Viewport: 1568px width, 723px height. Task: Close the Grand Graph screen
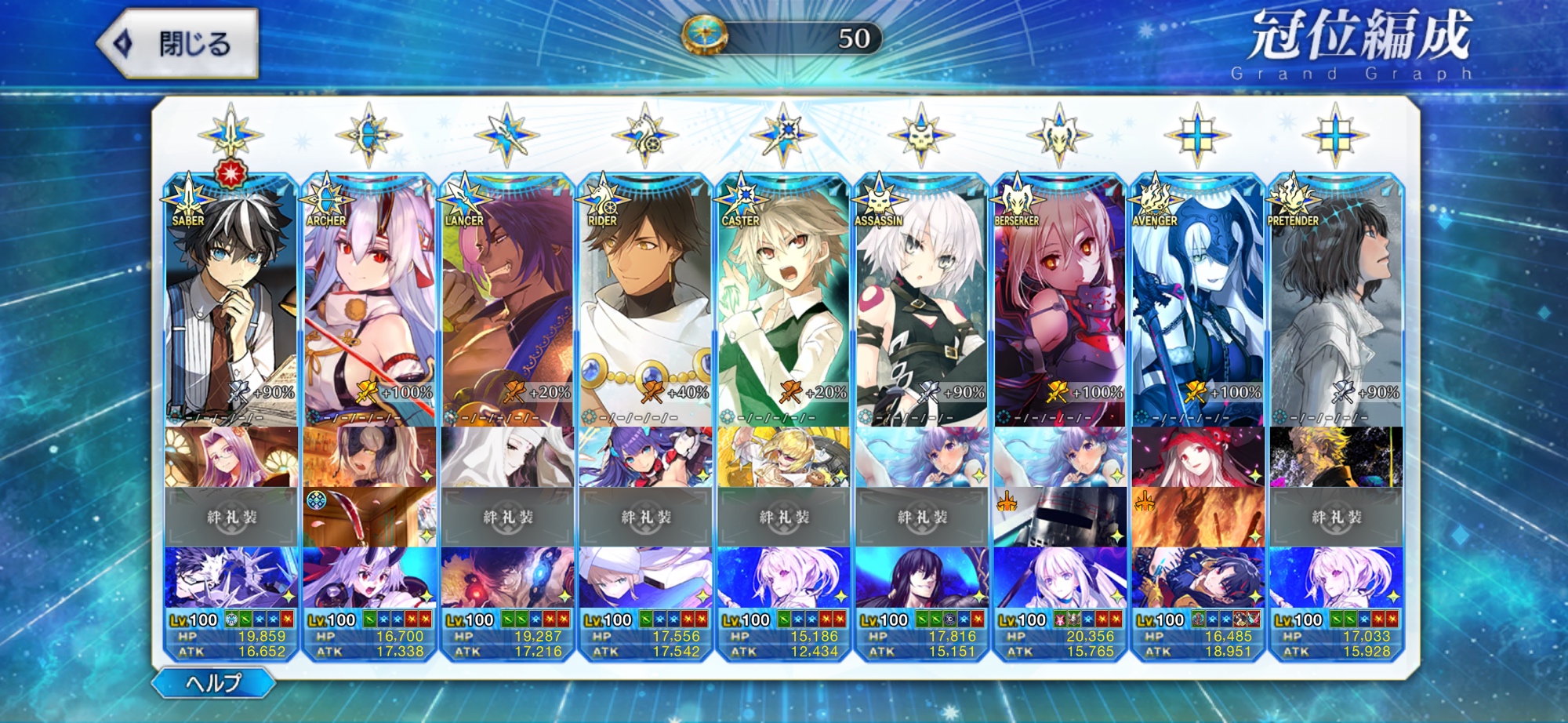(179, 43)
